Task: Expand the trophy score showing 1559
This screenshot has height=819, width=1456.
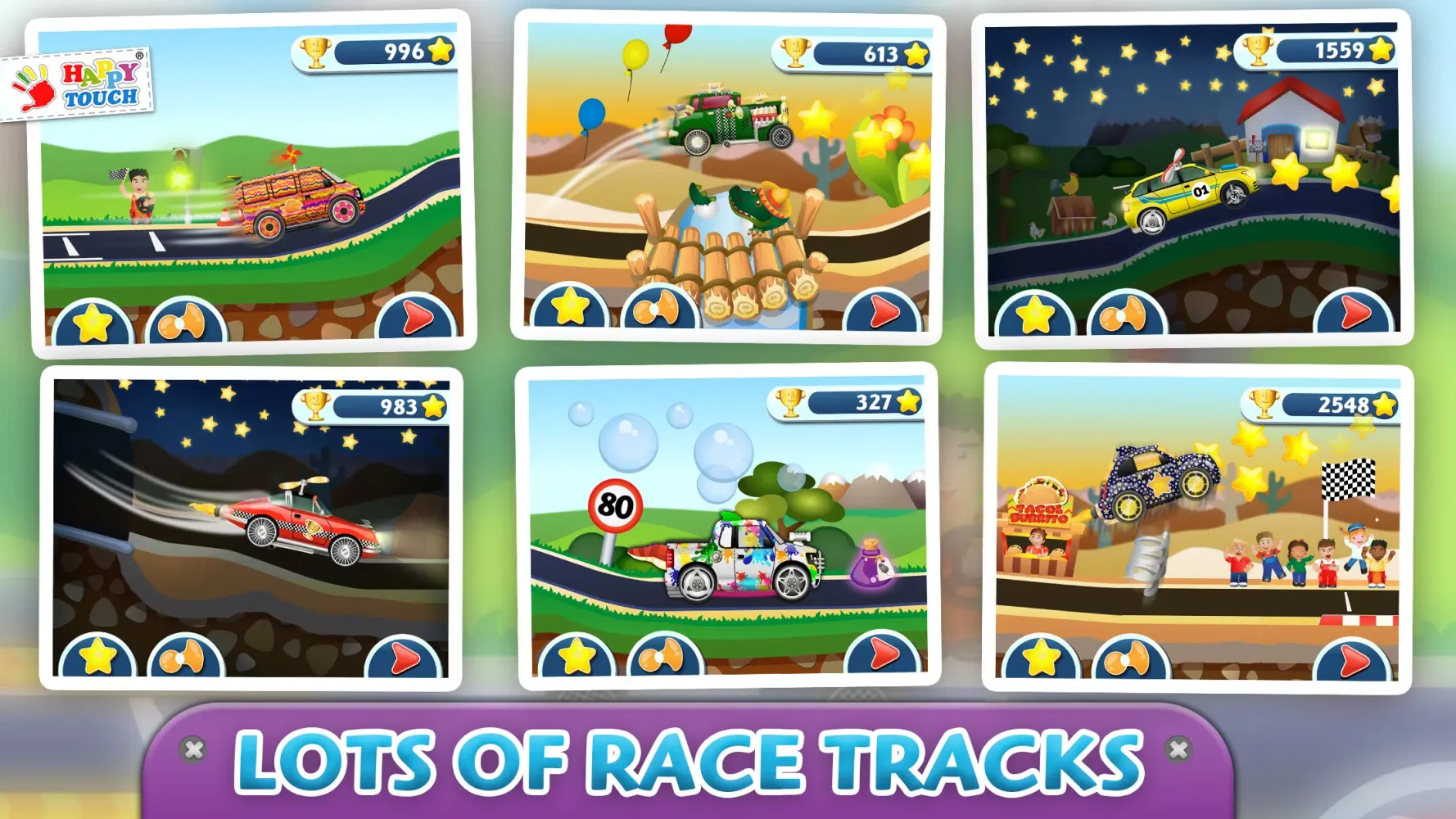Action: pyautogui.click(x=1313, y=52)
